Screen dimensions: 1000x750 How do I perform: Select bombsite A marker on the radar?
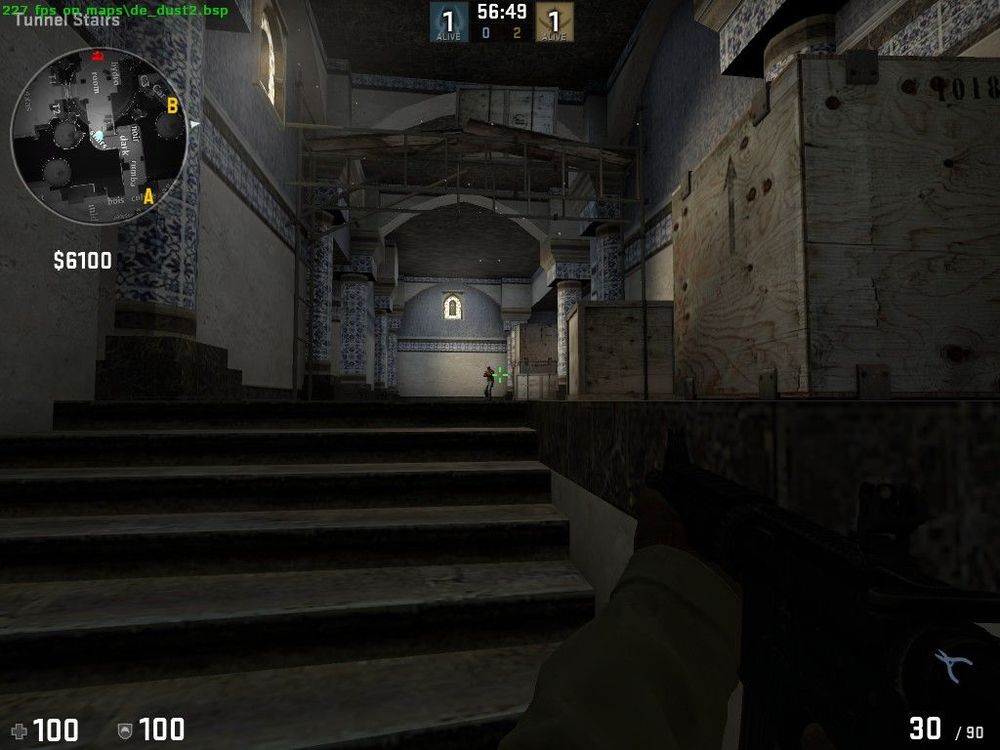pos(149,197)
